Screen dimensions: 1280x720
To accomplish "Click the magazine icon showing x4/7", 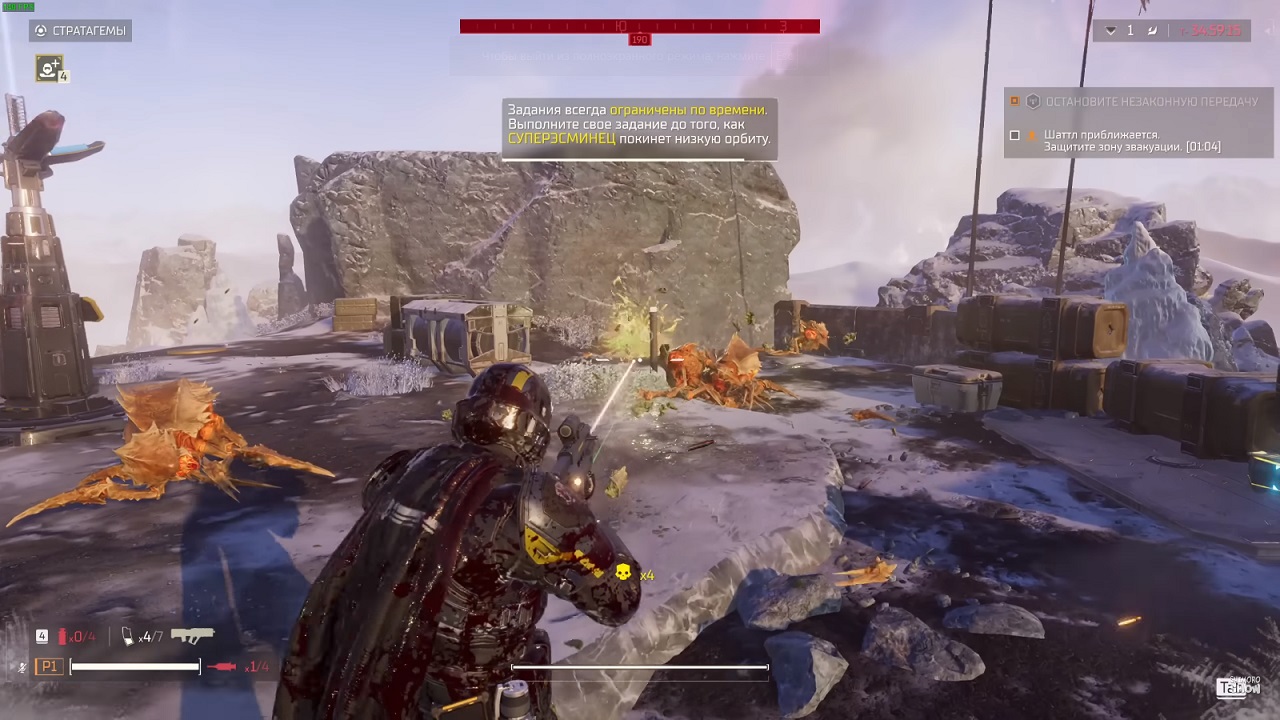I will tap(126, 637).
